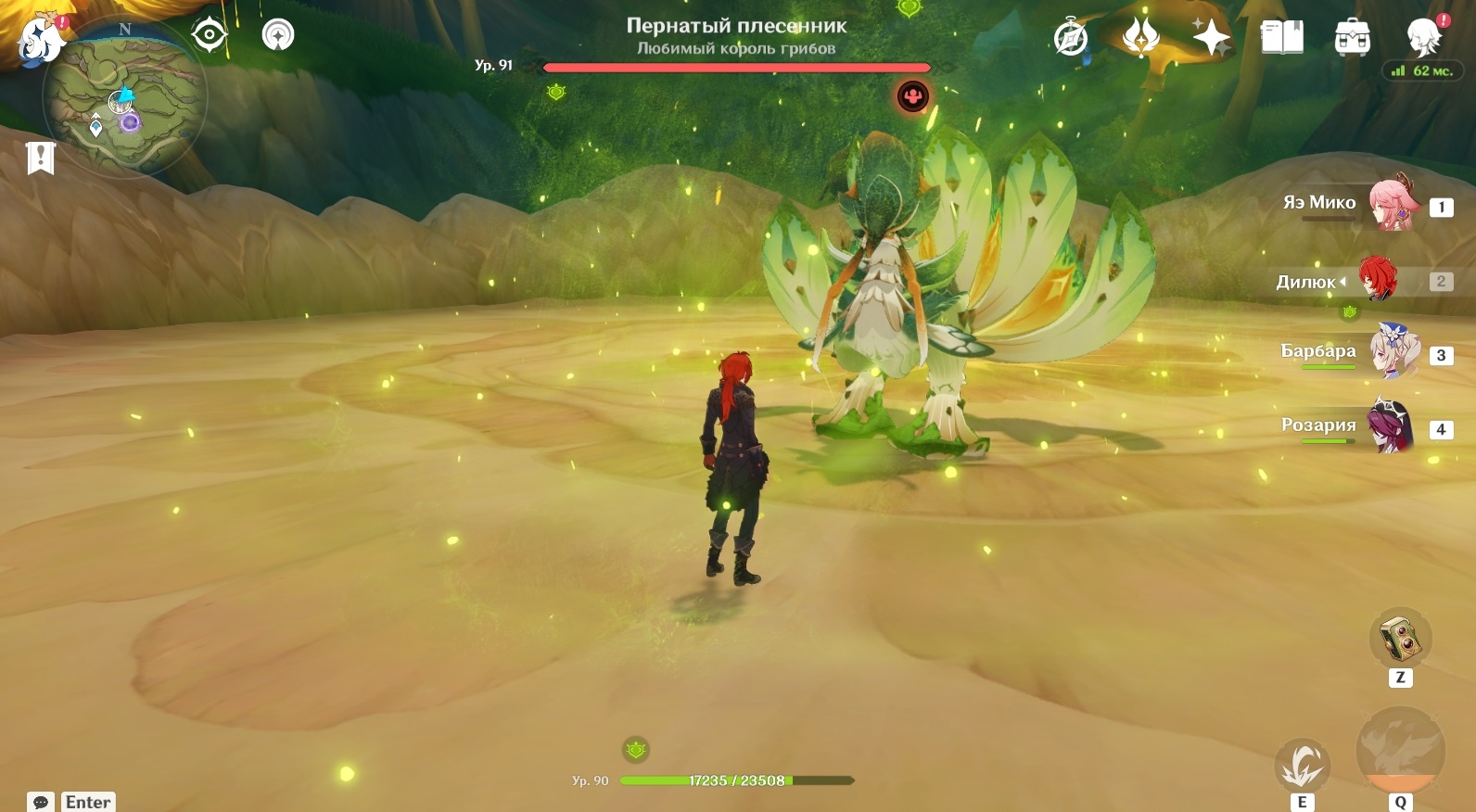Activate Diluc's elemental burst

point(1400,751)
